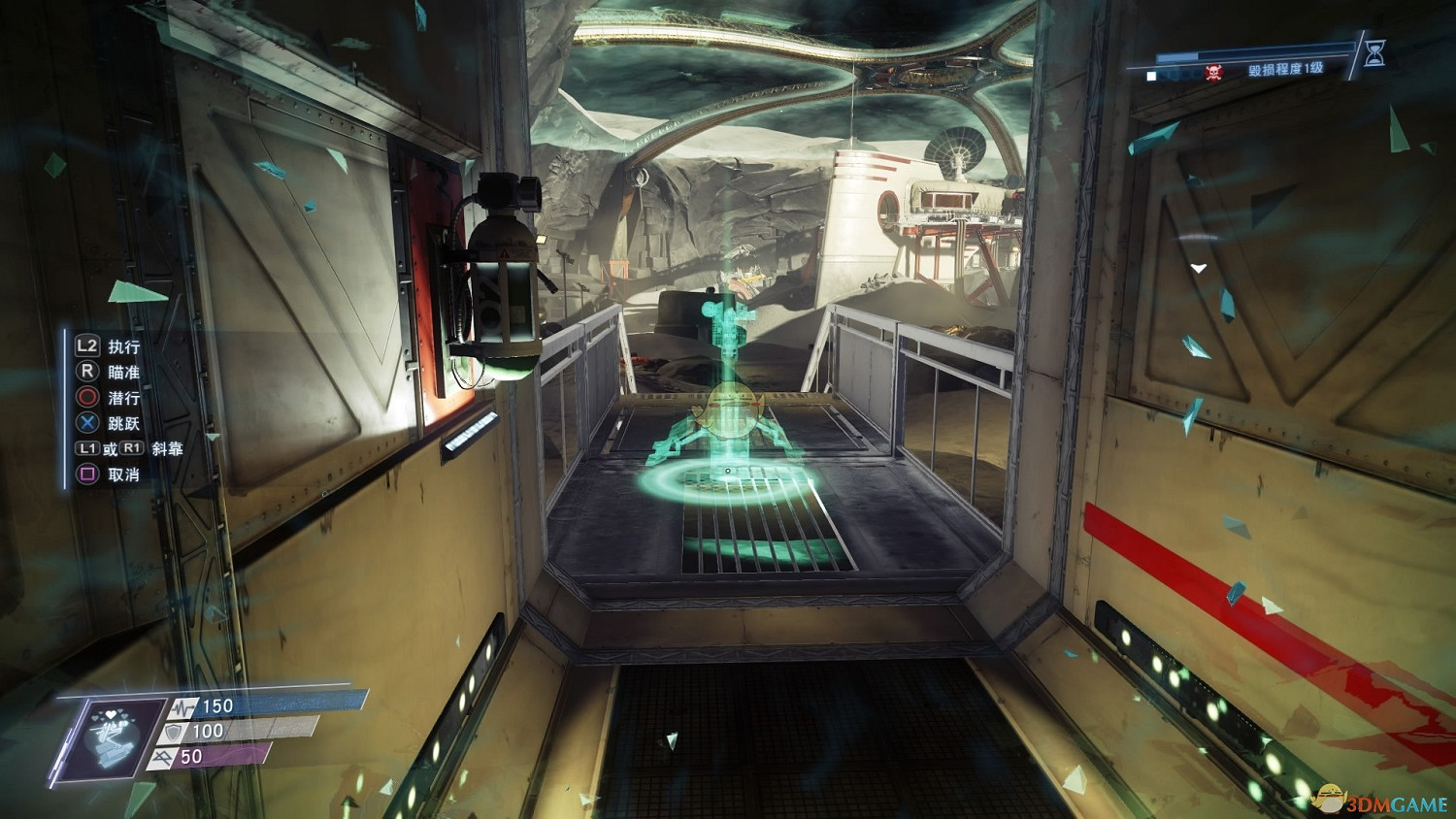Expand the 毁损程度1级 damage status panel

tap(1286, 70)
